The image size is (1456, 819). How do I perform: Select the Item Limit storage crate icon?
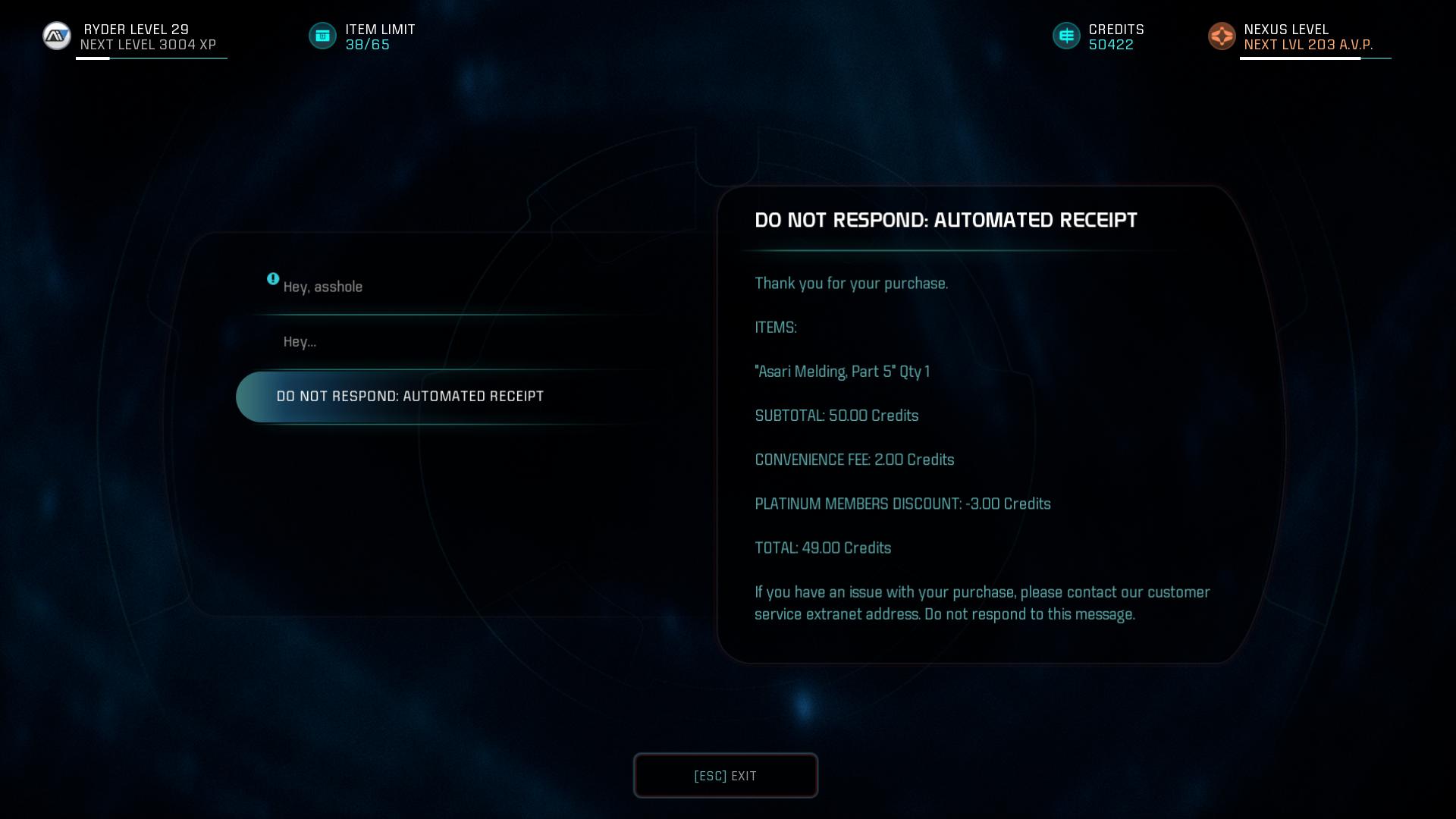coord(322,36)
